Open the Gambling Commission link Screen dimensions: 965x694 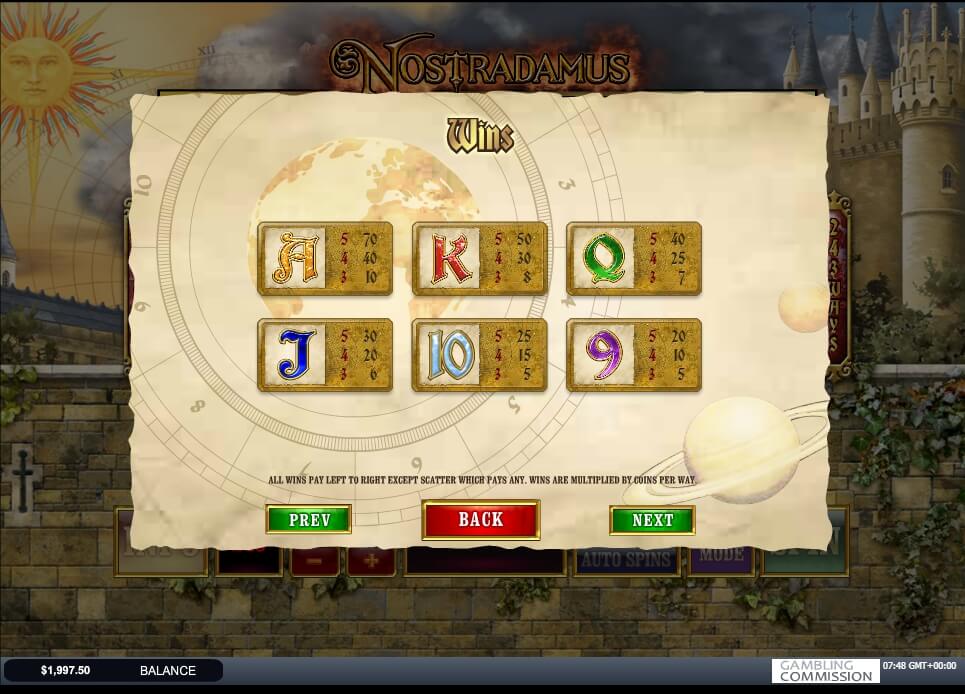825,670
